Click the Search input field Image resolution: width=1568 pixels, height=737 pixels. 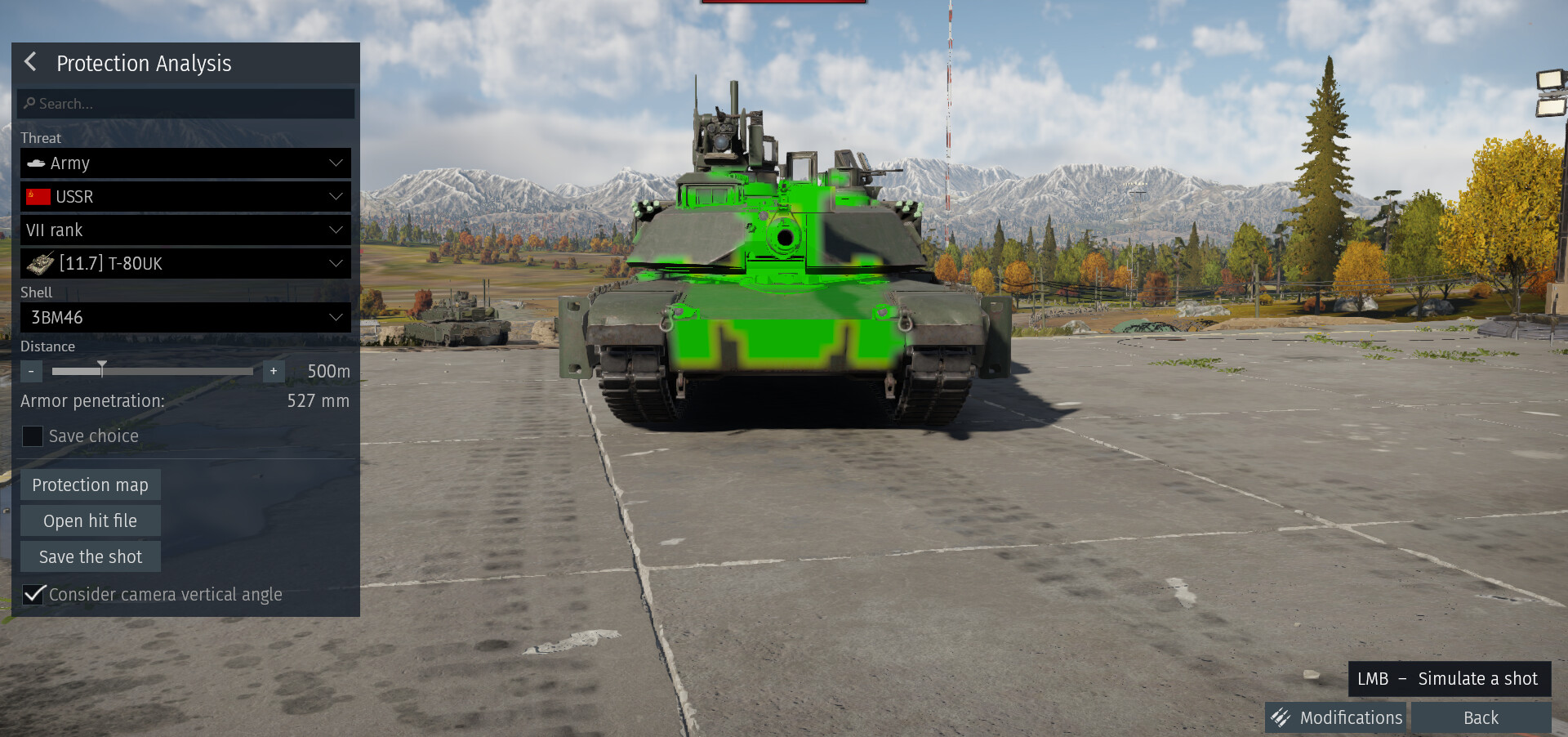click(186, 104)
